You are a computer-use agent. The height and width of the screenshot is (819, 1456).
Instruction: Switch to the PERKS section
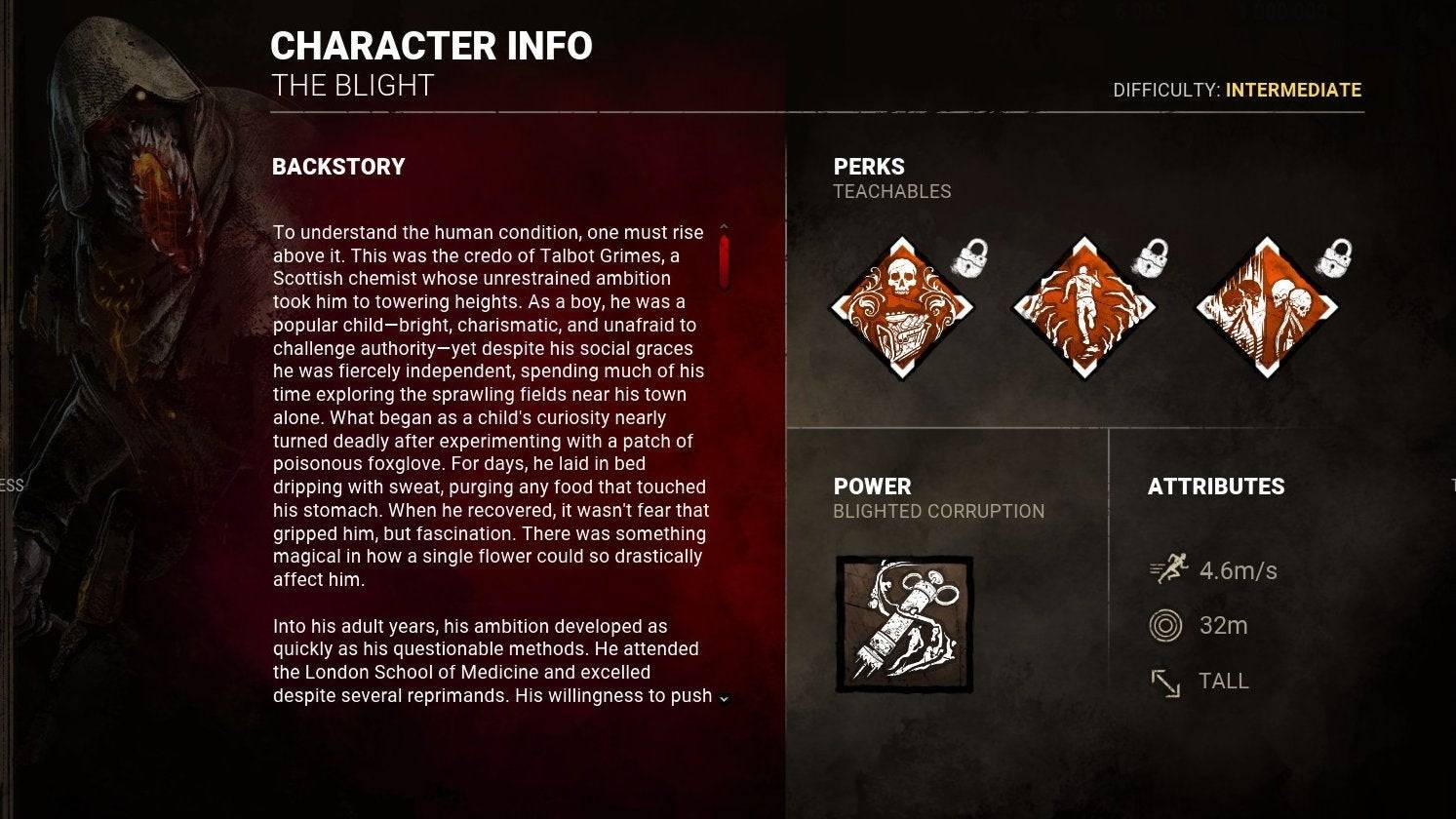(x=868, y=166)
